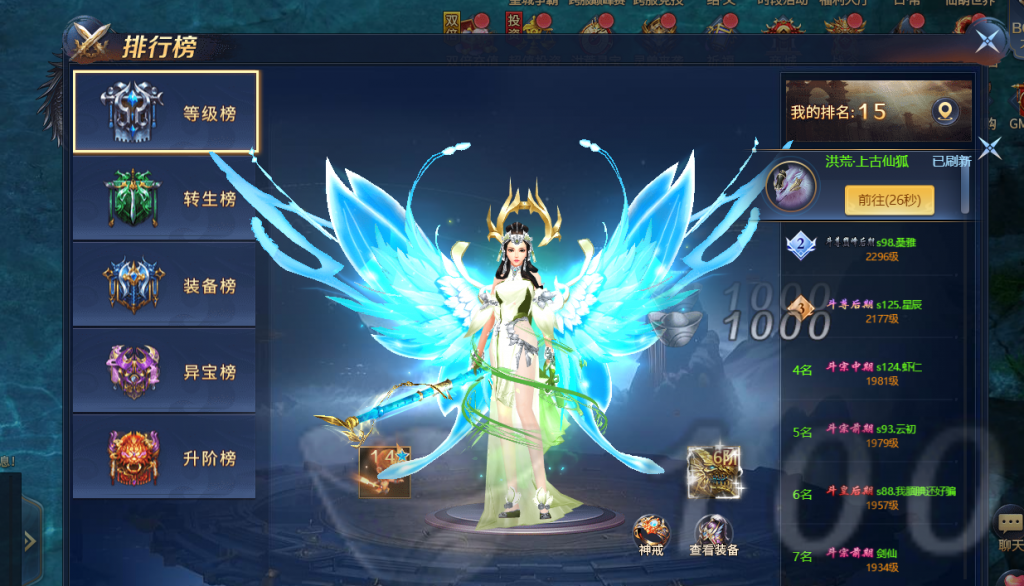Expand the side panel arrow

[x=30, y=540]
